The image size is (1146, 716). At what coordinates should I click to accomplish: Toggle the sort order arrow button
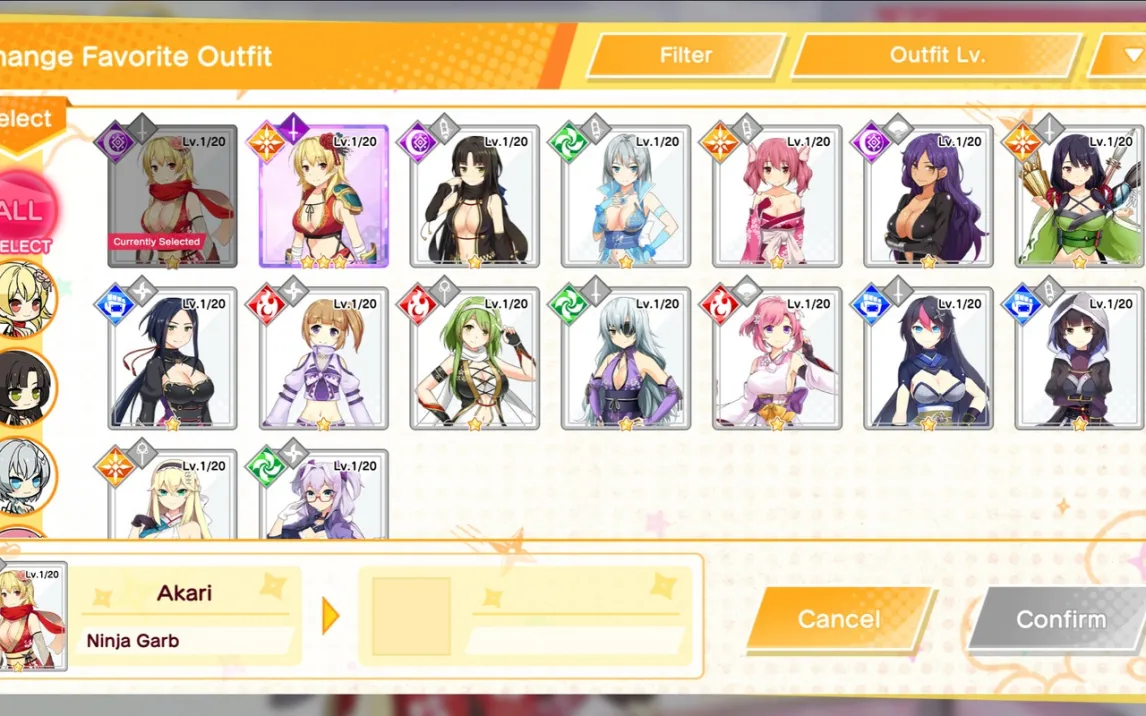tap(1118, 56)
